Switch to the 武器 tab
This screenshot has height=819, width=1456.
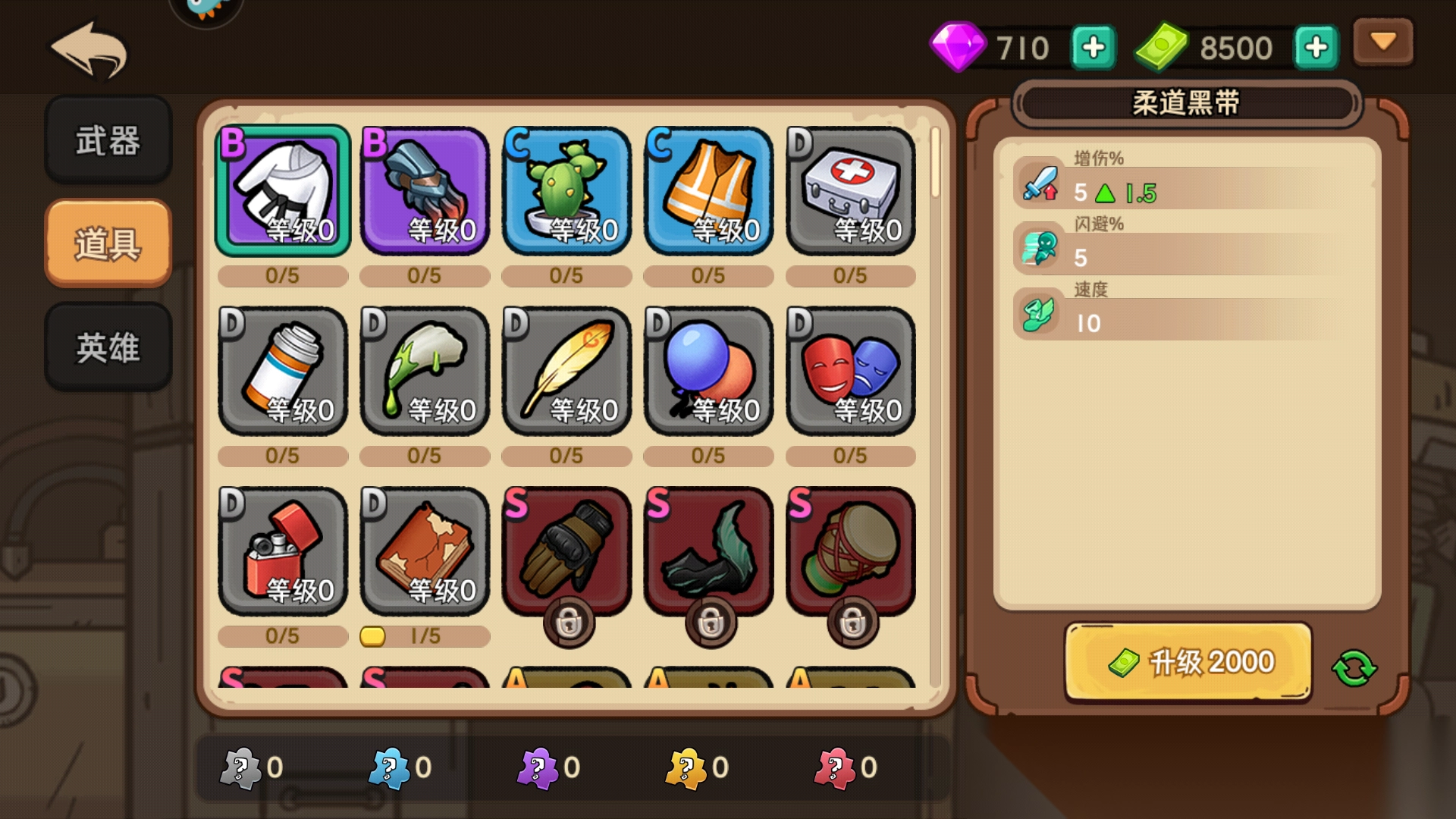(108, 140)
